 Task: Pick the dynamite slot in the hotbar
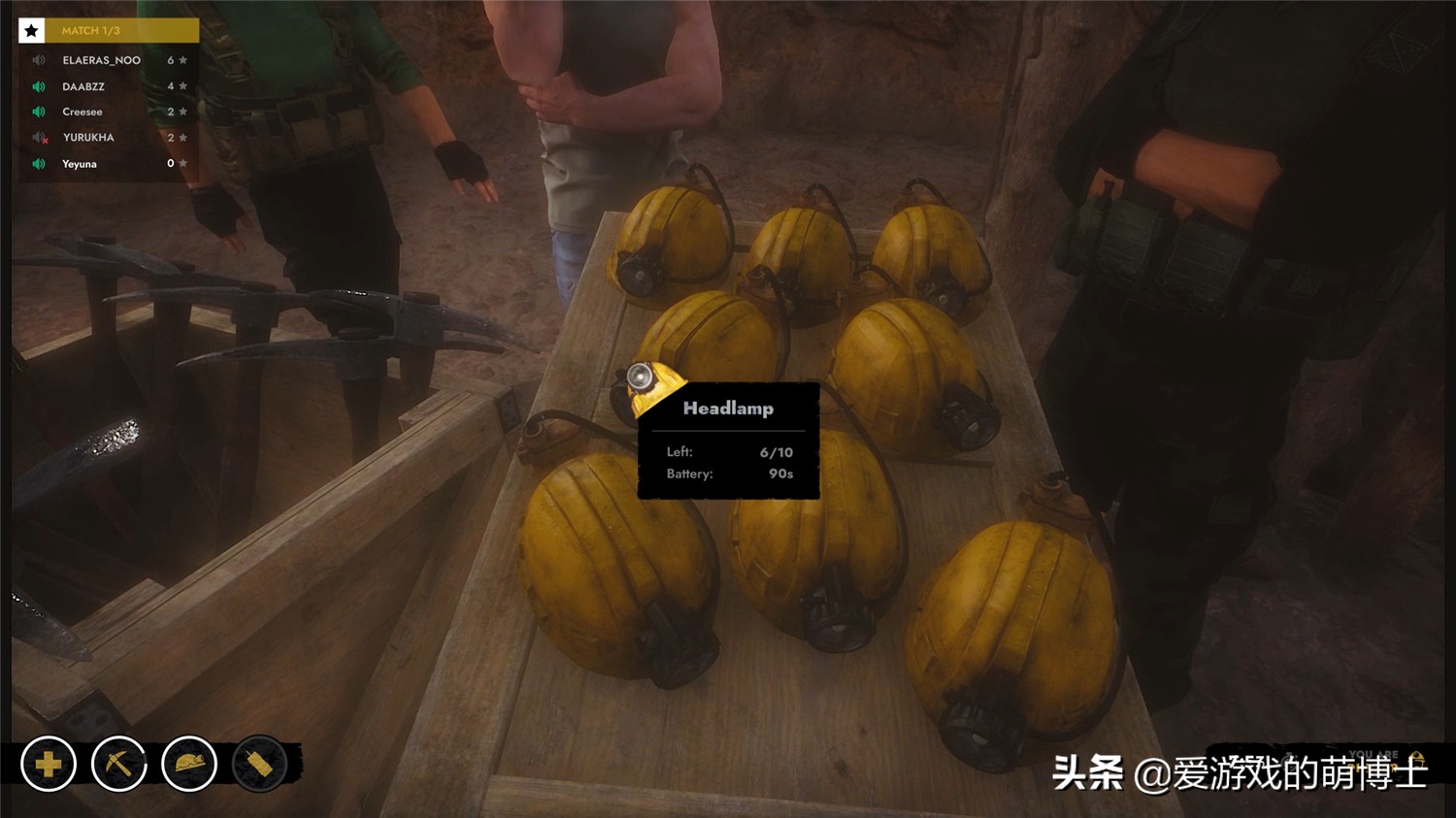[259, 765]
